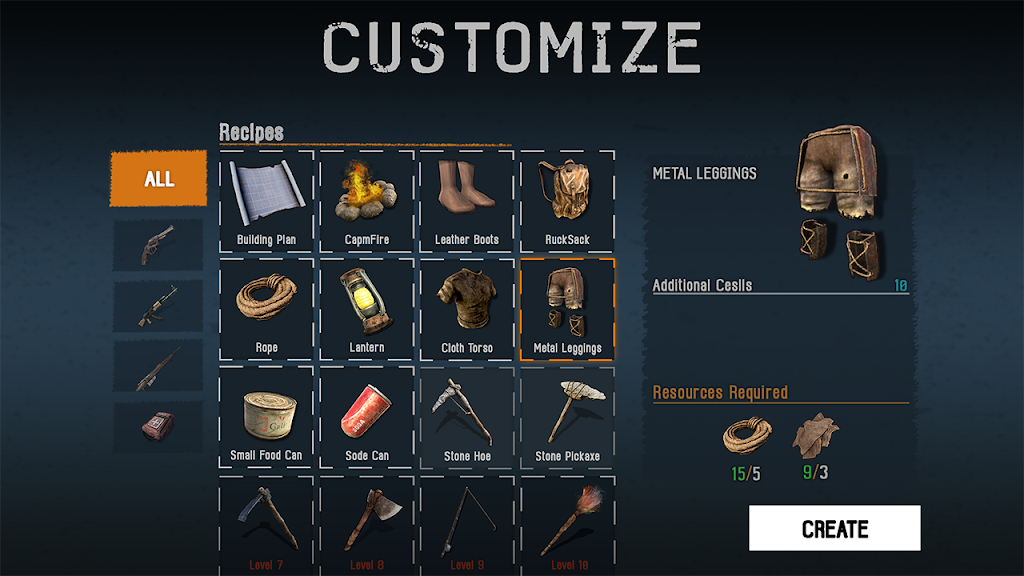Choose the bolt-action rifle category tab

pos(158,367)
